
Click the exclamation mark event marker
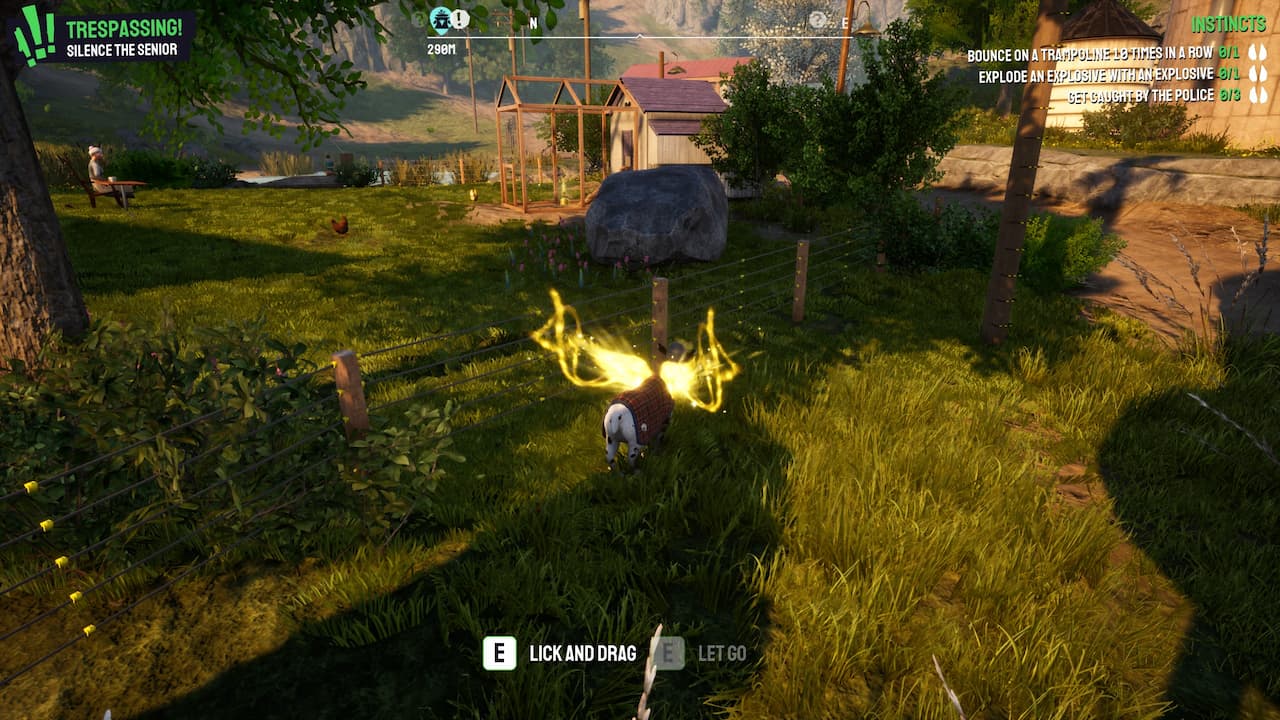[460, 18]
